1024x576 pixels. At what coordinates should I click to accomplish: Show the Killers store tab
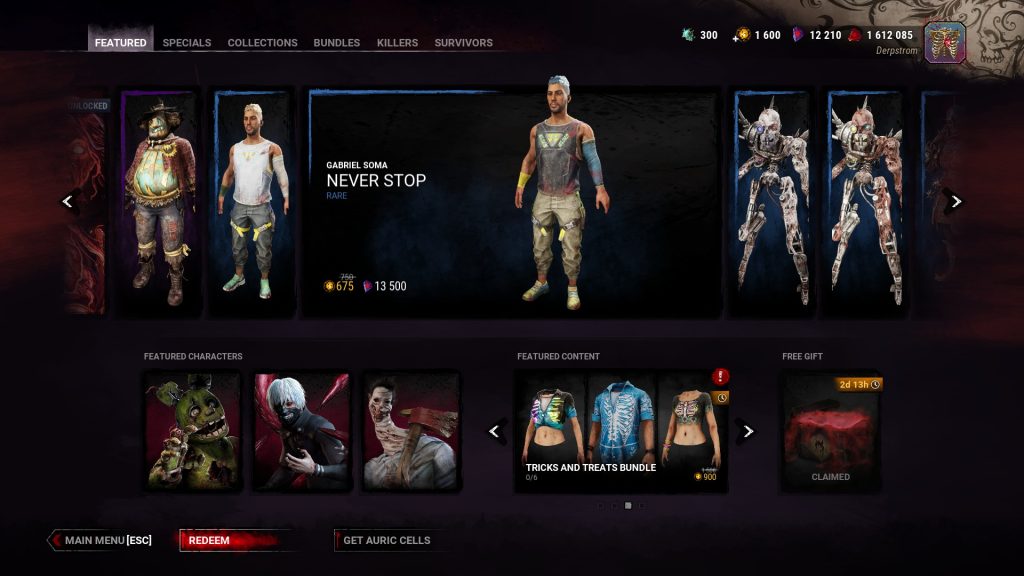point(397,43)
